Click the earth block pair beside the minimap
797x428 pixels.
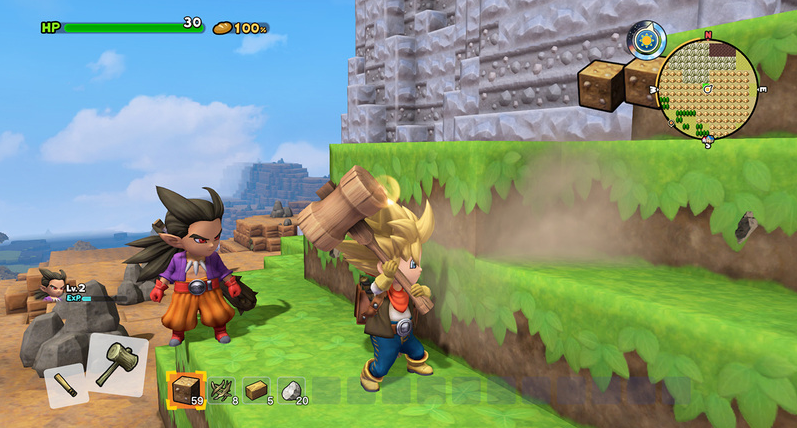(615, 82)
